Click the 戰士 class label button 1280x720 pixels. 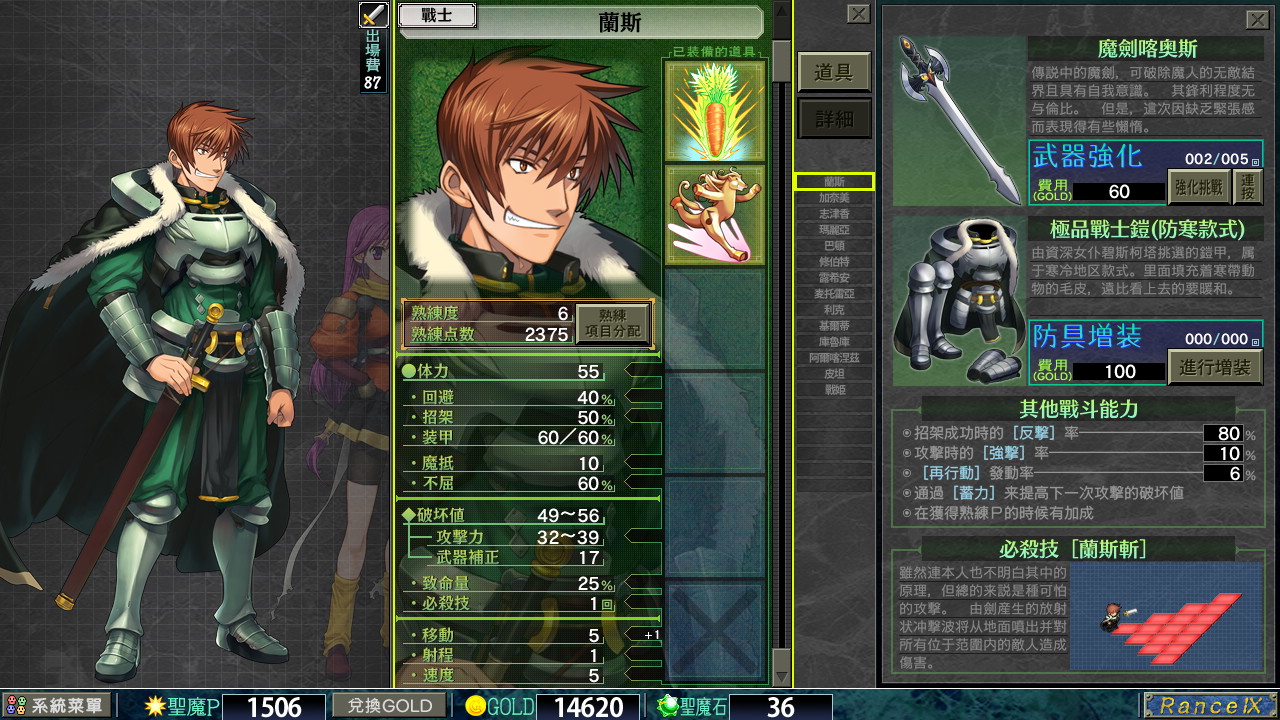pyautogui.click(x=437, y=16)
